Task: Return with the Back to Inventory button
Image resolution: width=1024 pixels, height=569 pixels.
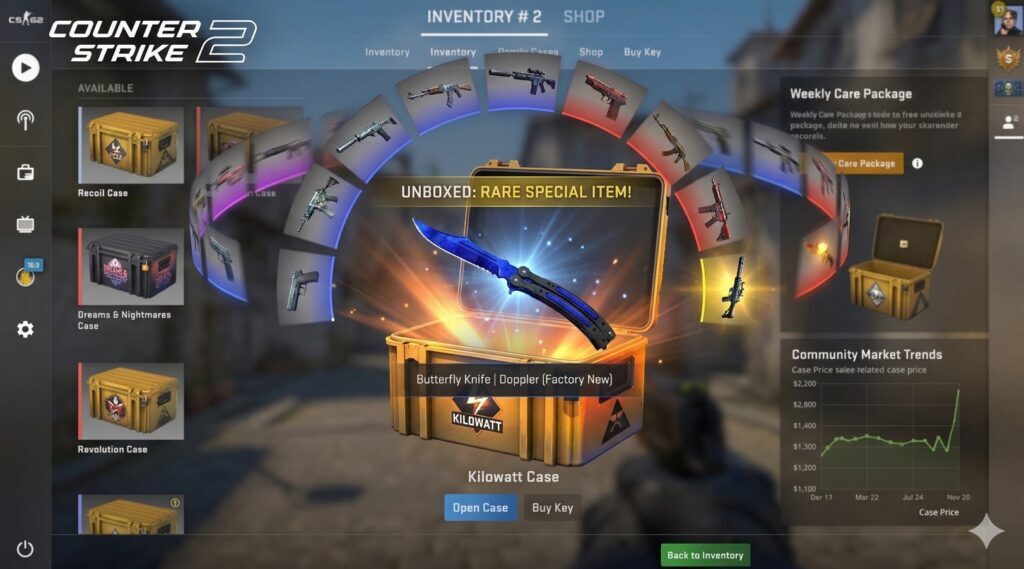Action: pos(705,555)
